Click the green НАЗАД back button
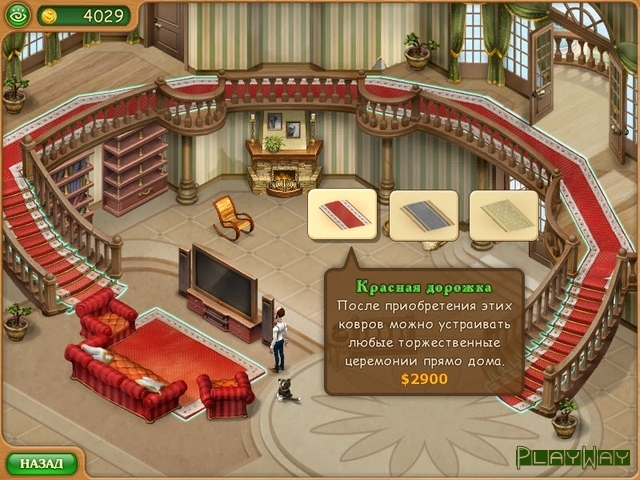The image size is (640, 480). click(42, 464)
